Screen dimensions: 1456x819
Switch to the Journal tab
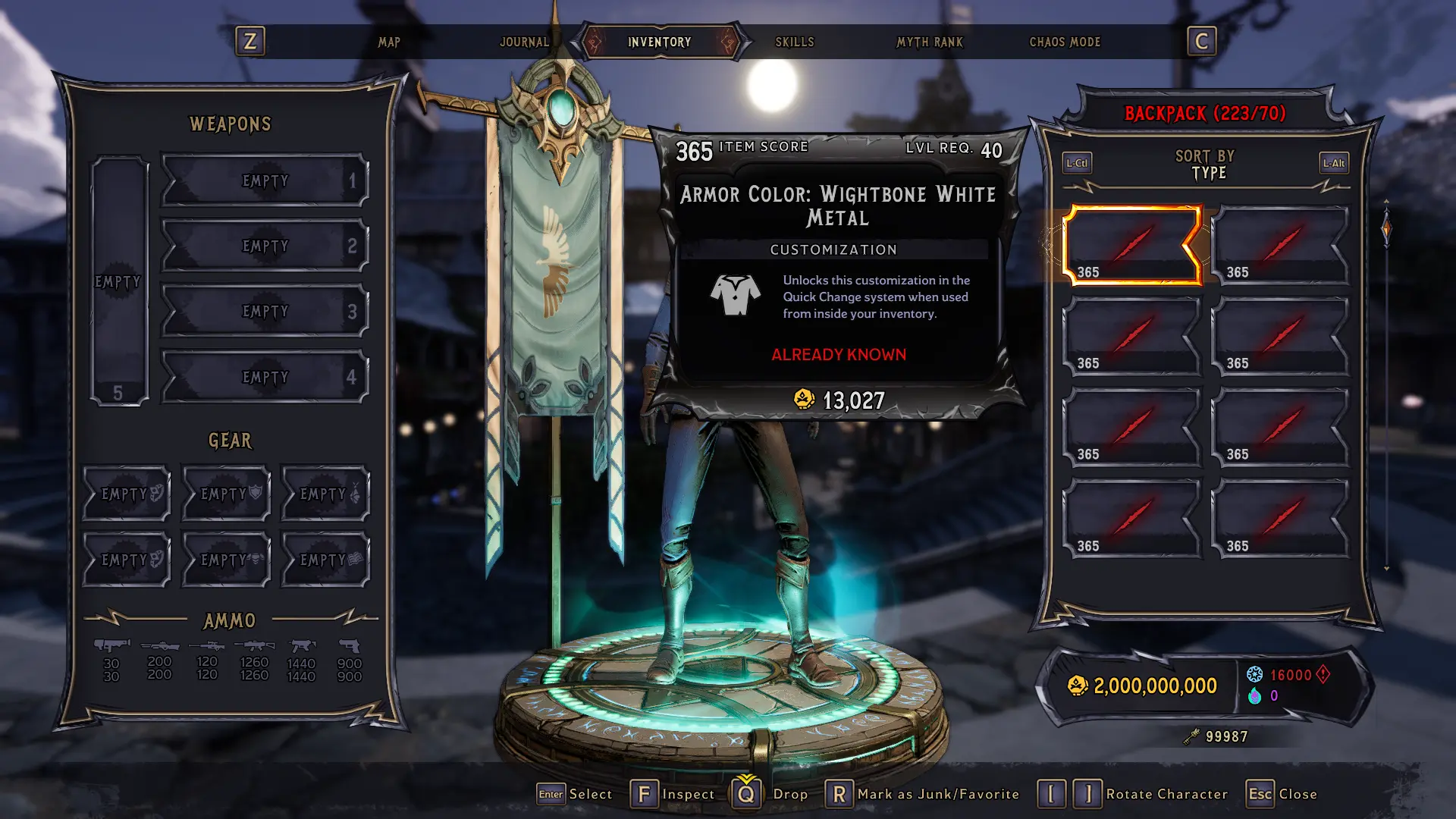point(525,42)
